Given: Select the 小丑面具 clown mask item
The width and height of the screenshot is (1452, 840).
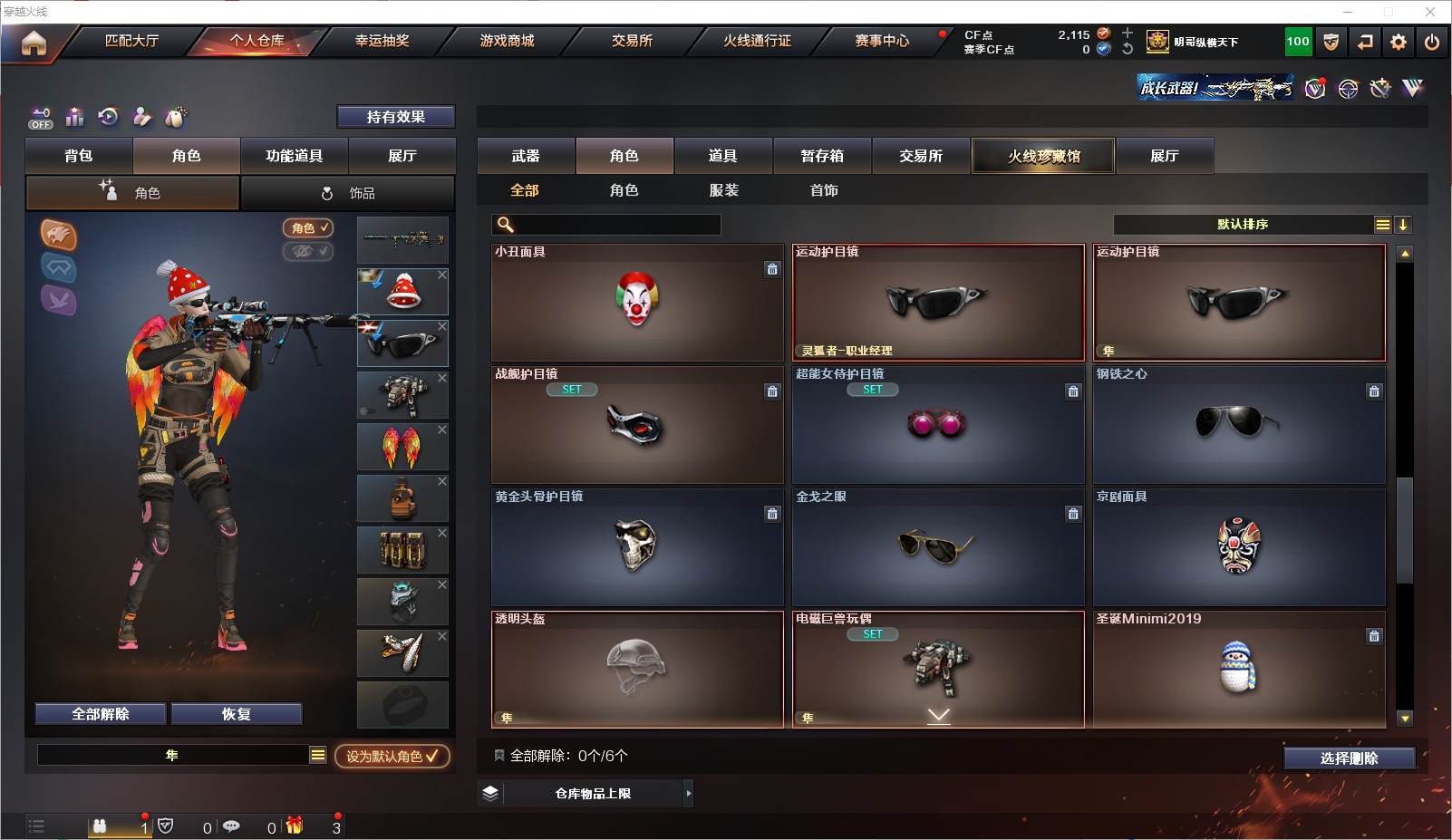Looking at the screenshot, I should pyautogui.click(x=636, y=303).
